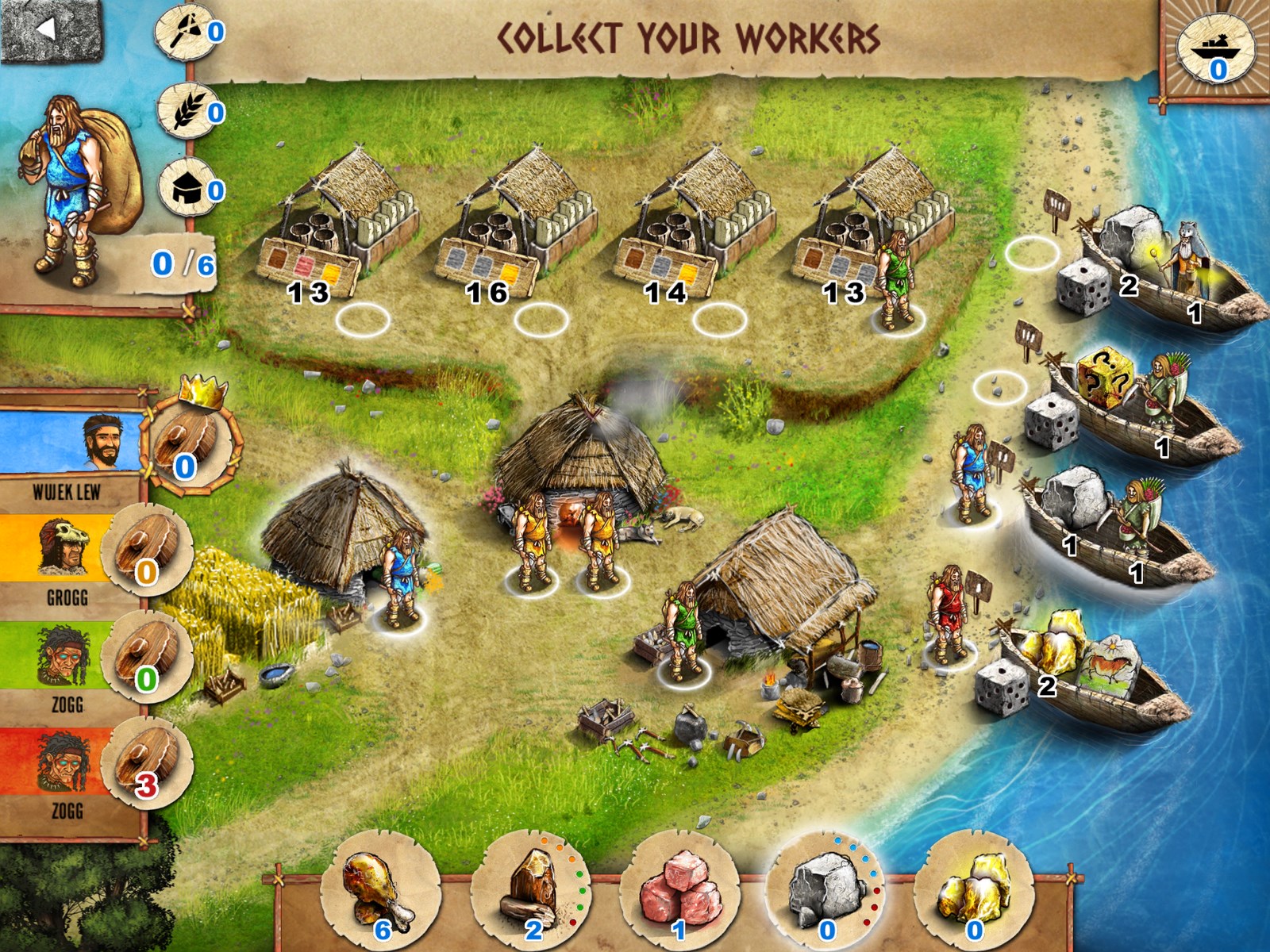Select the tools counter icon
This screenshot has height=952, width=1270.
pos(187,33)
